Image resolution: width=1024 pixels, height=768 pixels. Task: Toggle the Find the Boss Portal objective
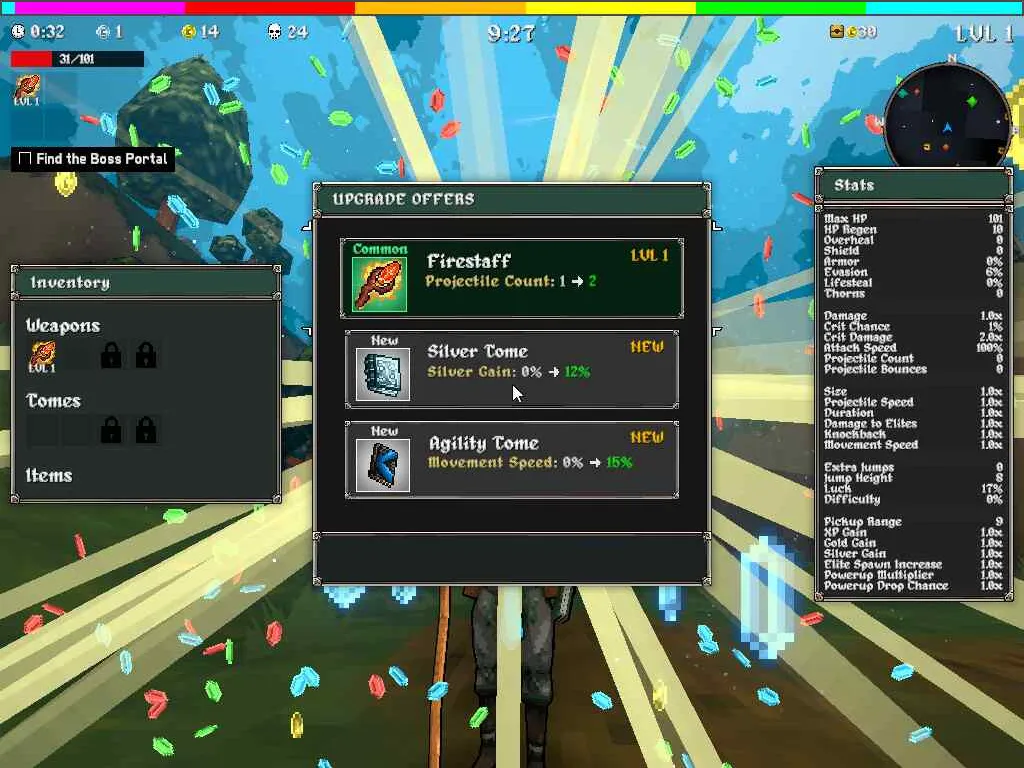[x=25, y=159]
